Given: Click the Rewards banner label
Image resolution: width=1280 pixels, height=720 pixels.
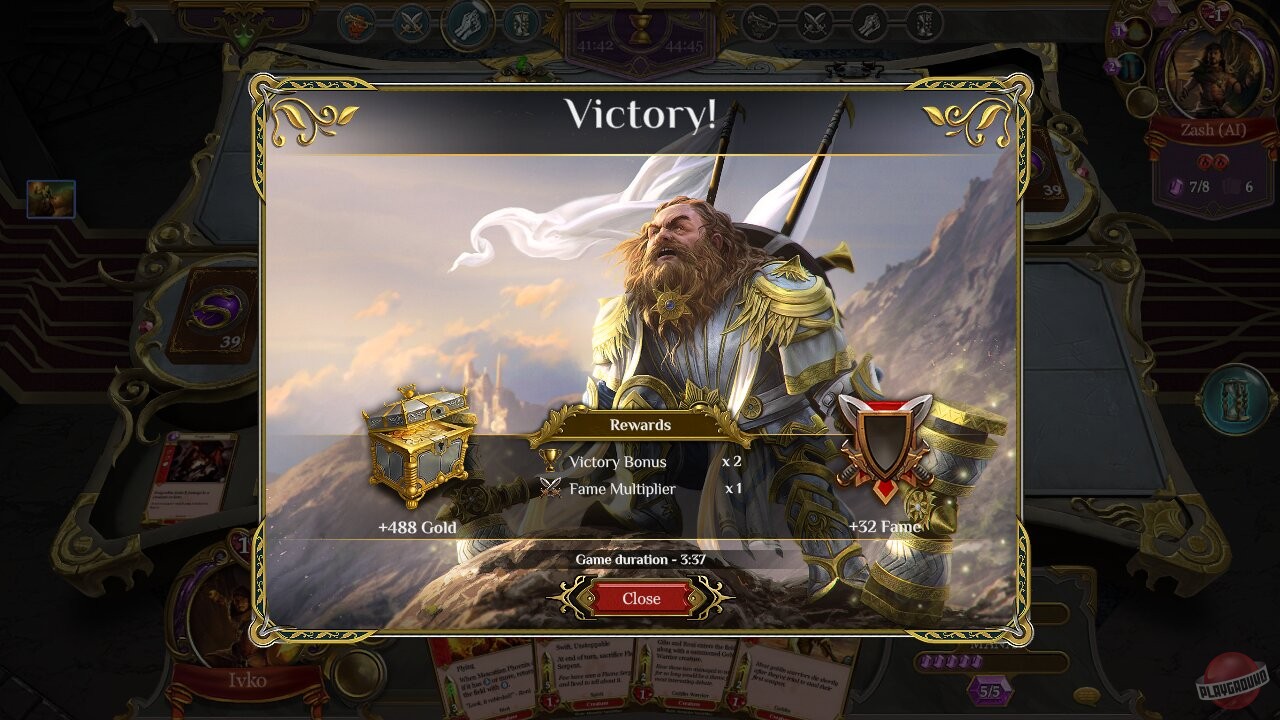Looking at the screenshot, I should point(640,425).
